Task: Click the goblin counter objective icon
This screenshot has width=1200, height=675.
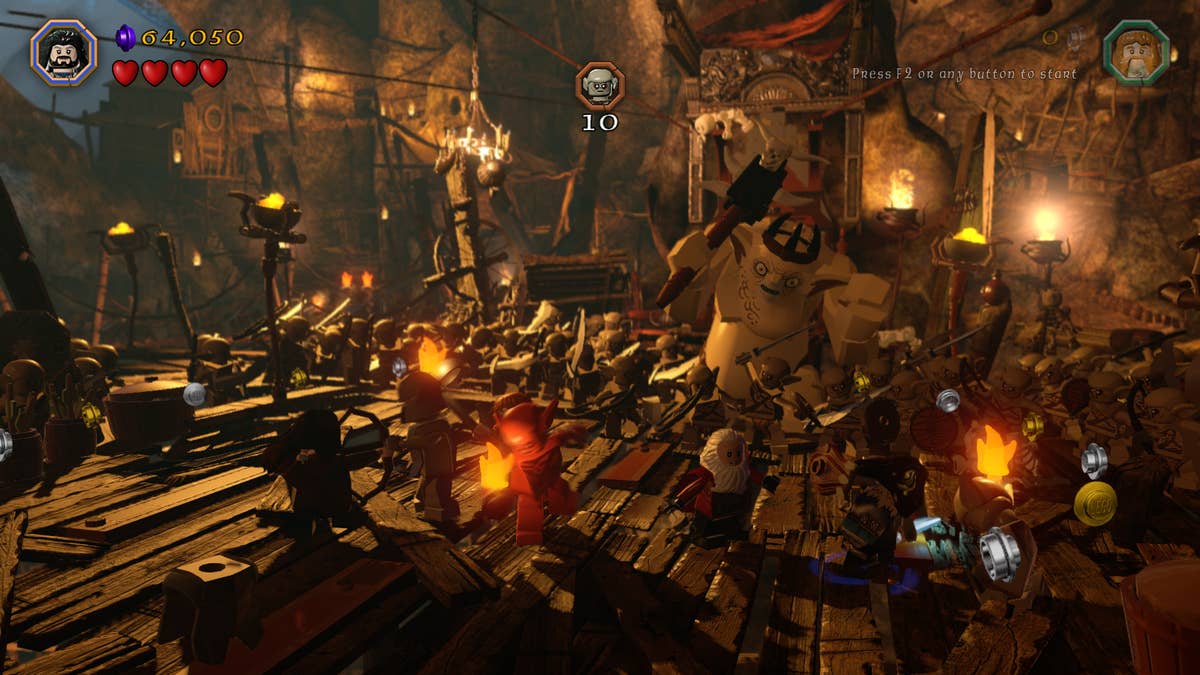Action: click(600, 86)
